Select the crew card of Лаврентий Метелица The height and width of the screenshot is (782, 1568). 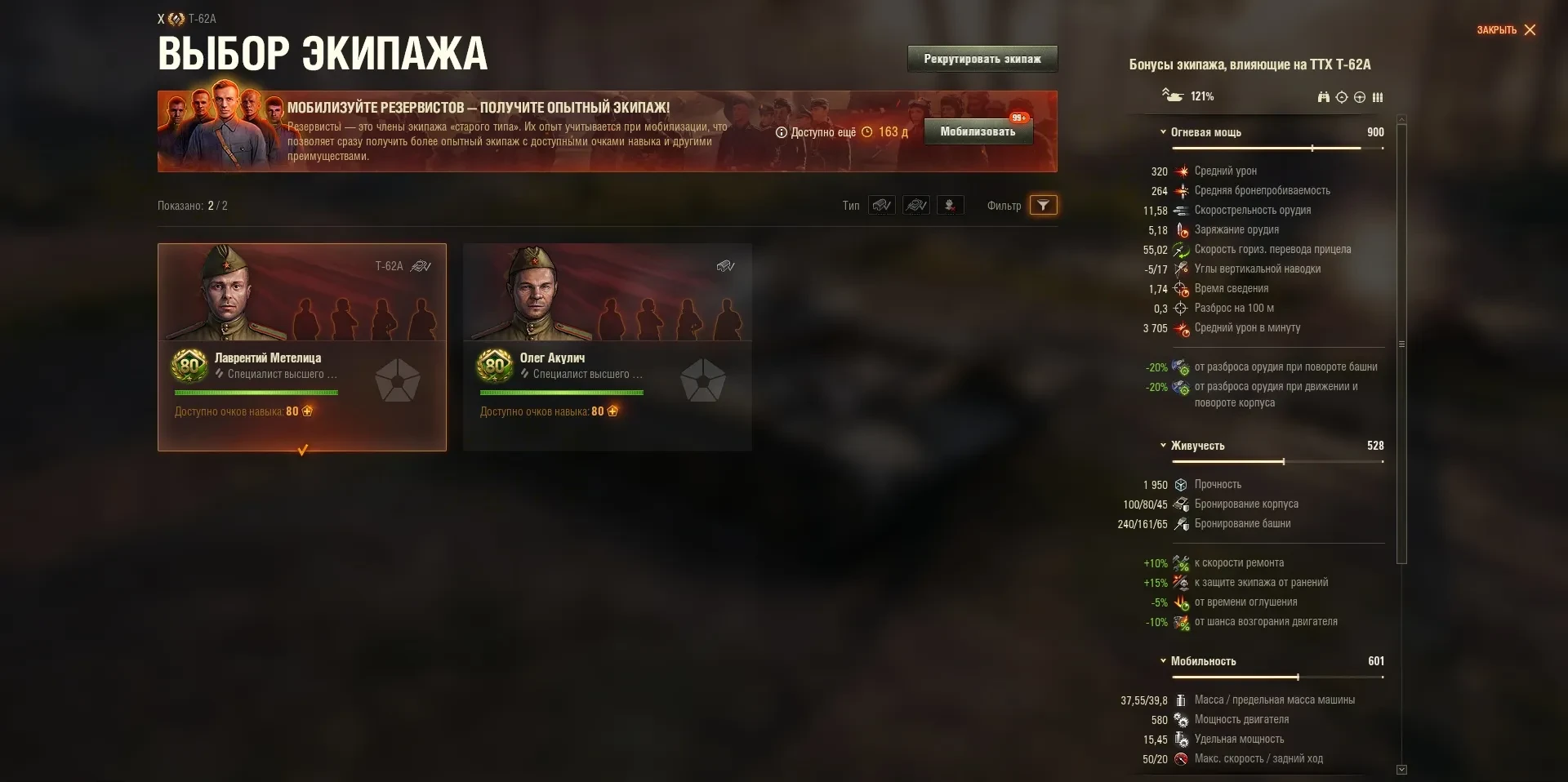[302, 347]
